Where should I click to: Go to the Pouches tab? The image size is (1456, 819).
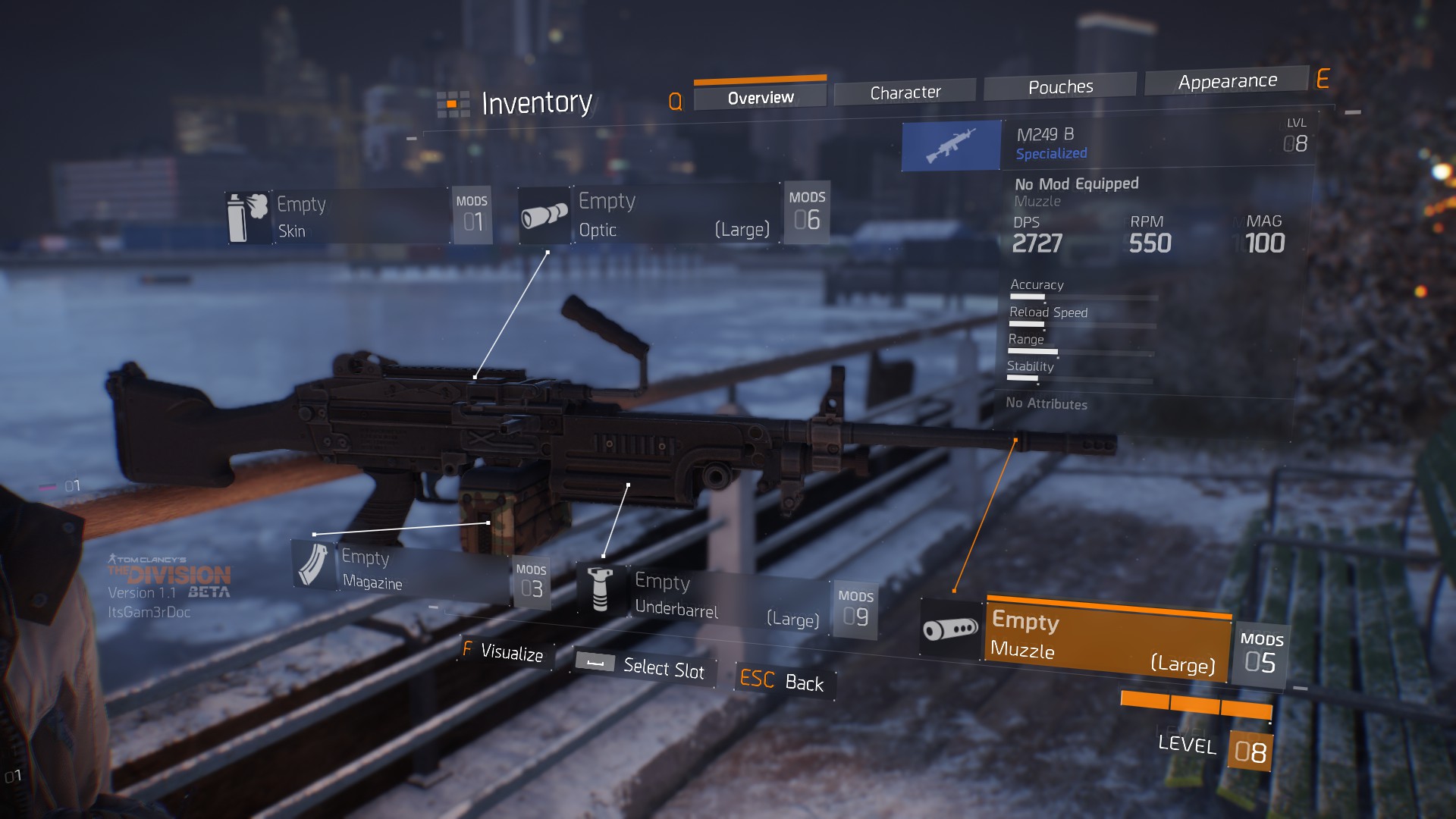point(1060,87)
